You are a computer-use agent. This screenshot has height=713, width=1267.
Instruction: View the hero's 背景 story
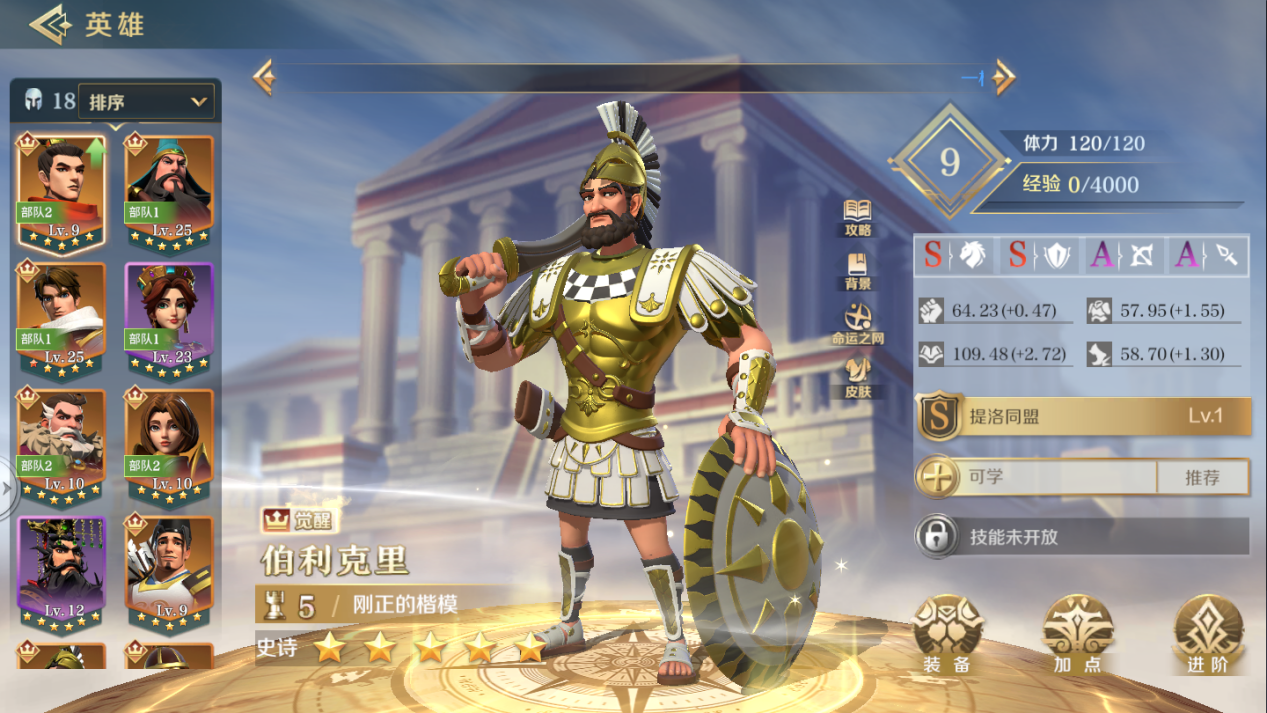857,270
